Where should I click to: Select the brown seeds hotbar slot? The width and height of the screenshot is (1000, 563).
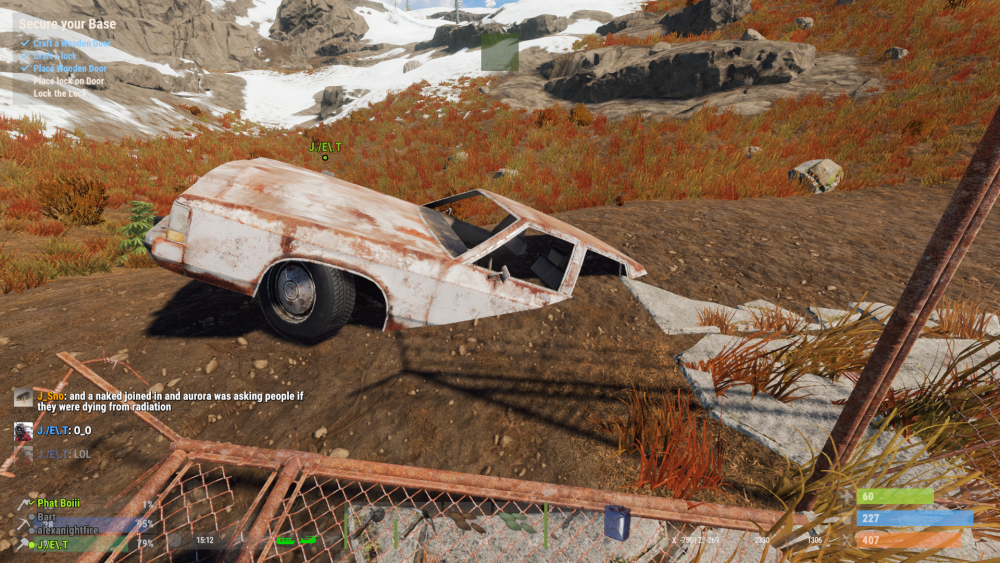pyautogui.click(x=468, y=523)
